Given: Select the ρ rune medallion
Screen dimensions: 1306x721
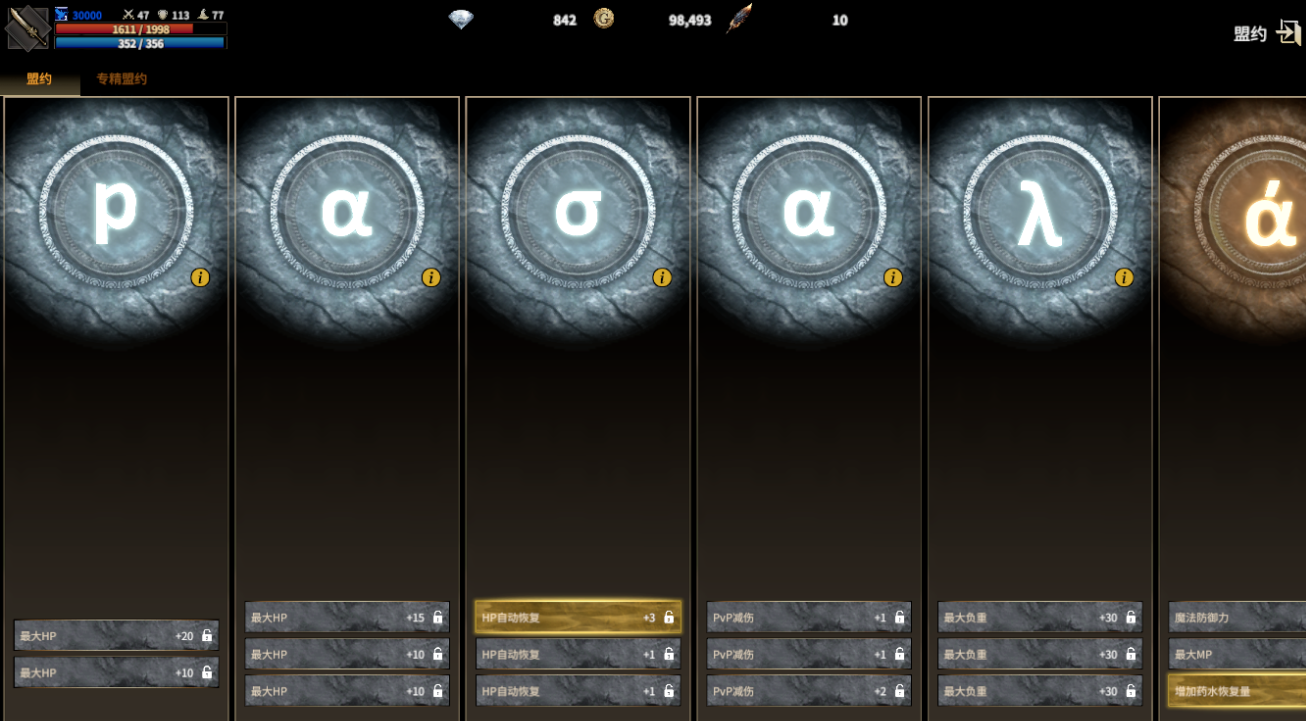Looking at the screenshot, I should pyautogui.click(x=116, y=212).
